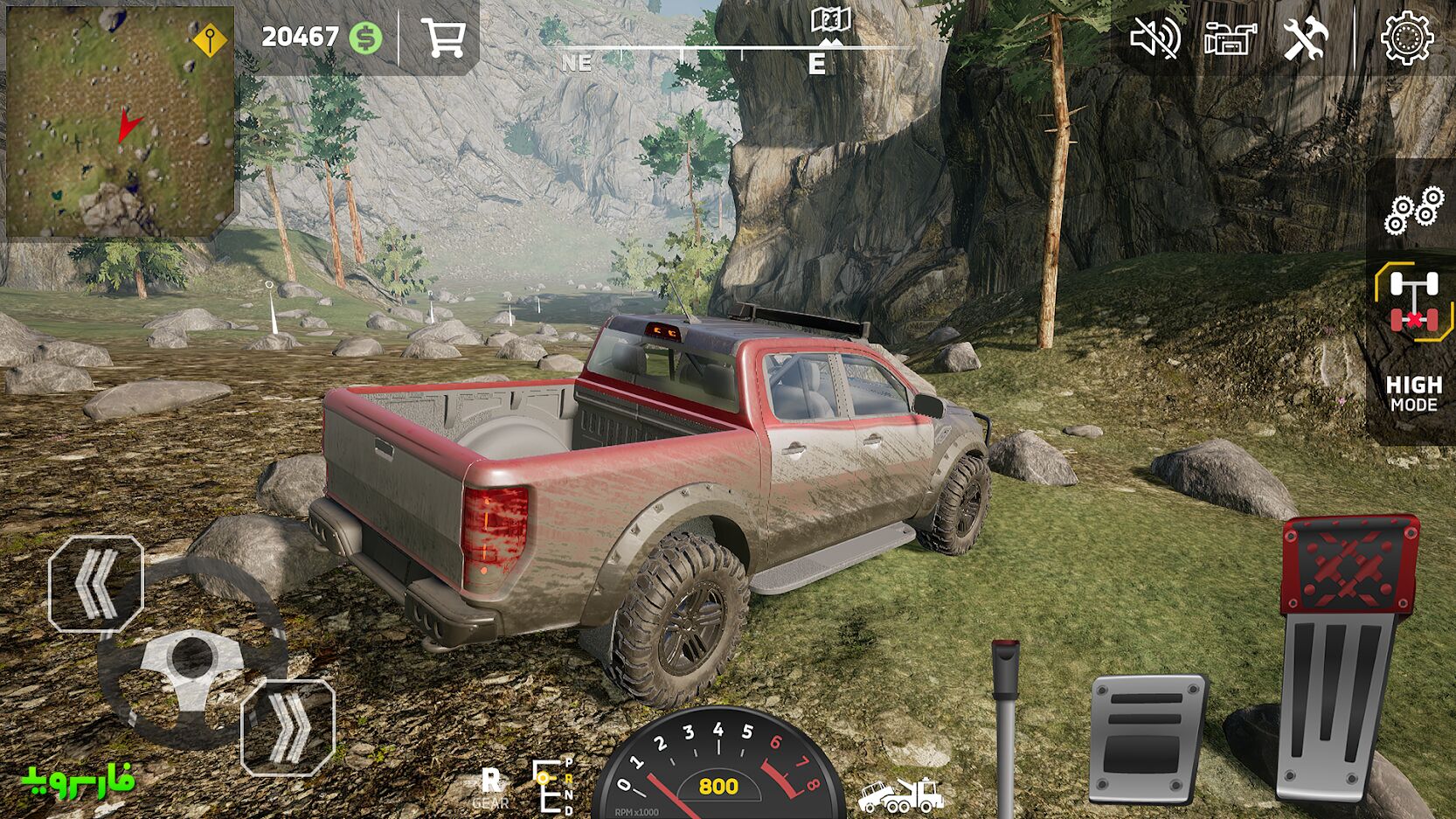Image resolution: width=1456 pixels, height=819 pixels.
Task: Unmute the game sound speaker toggle
Action: (1156, 38)
